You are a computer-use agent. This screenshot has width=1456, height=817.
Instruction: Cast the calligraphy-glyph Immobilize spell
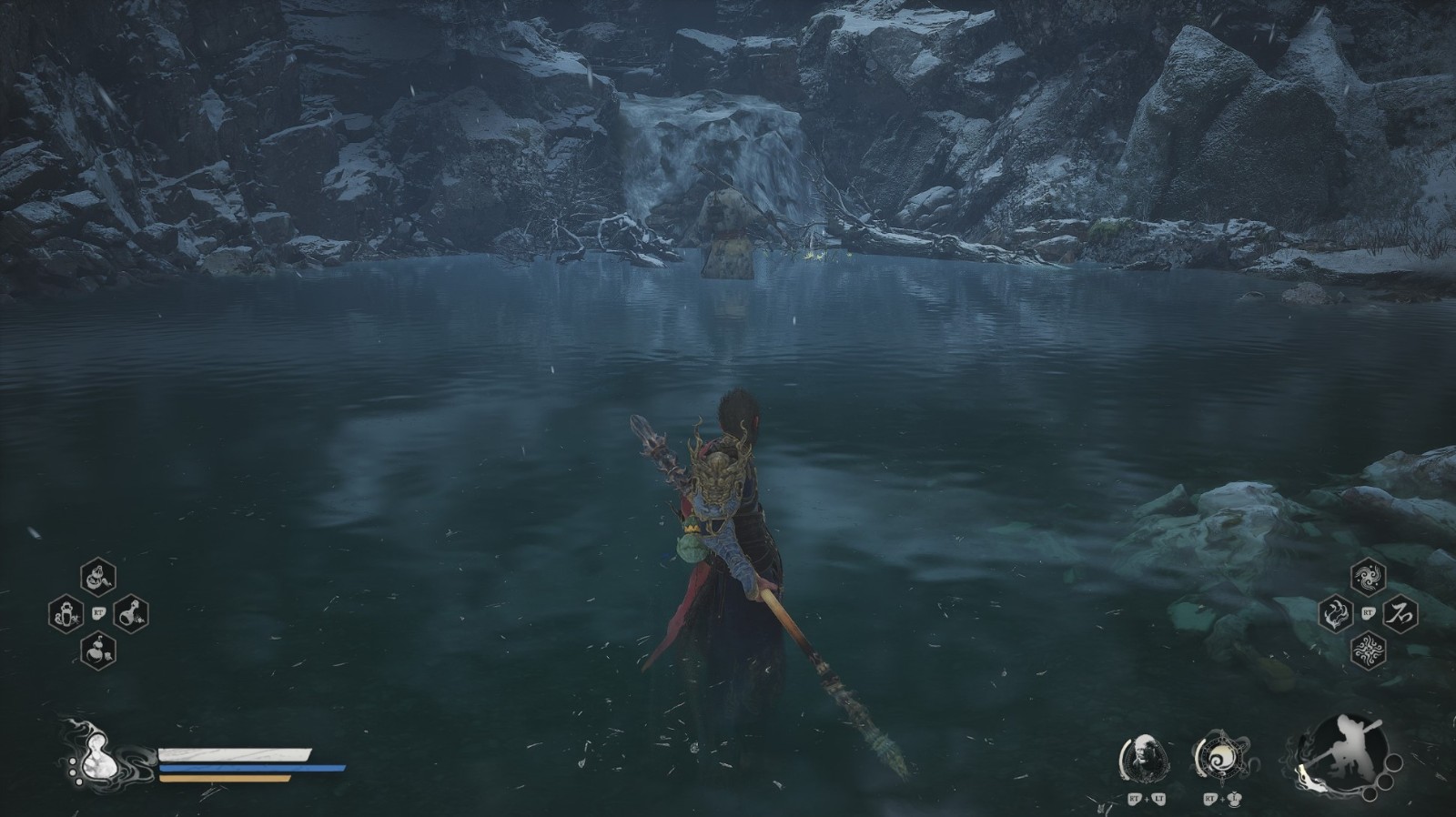[x=1399, y=614]
